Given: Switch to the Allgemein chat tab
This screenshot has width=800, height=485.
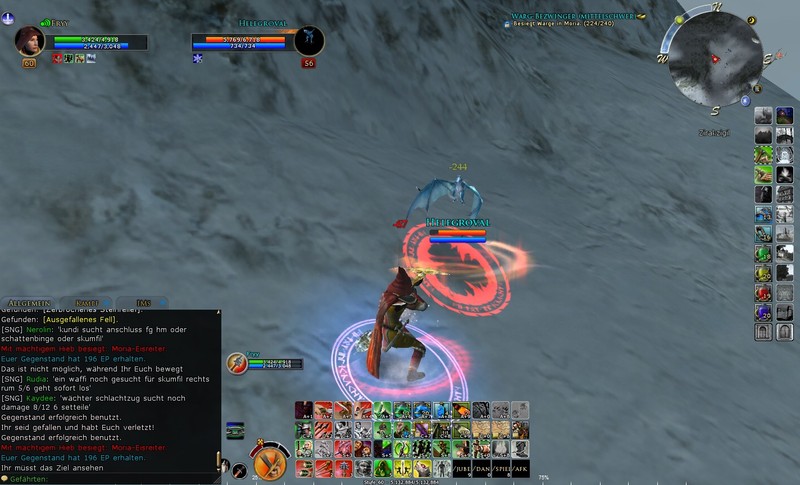Looking at the screenshot, I should [x=27, y=302].
